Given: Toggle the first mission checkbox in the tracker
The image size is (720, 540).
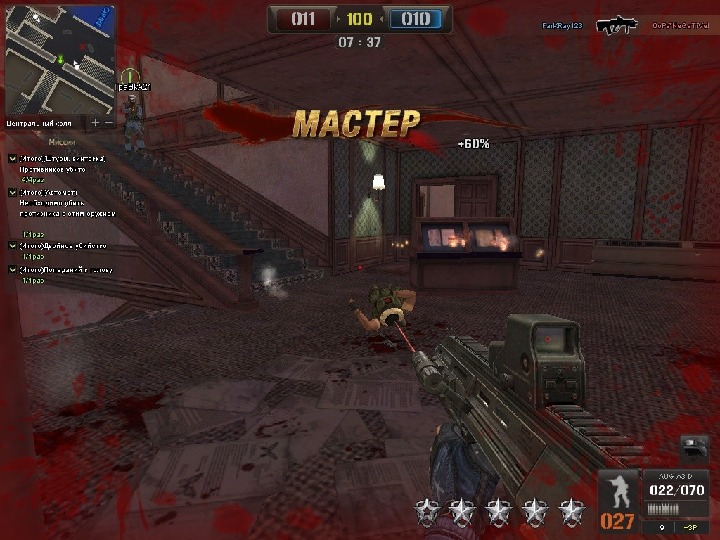Looking at the screenshot, I should (x=12, y=159).
